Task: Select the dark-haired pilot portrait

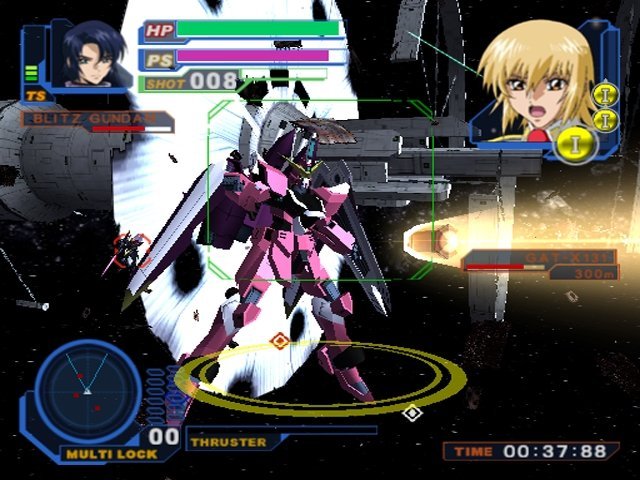Action: [88, 55]
